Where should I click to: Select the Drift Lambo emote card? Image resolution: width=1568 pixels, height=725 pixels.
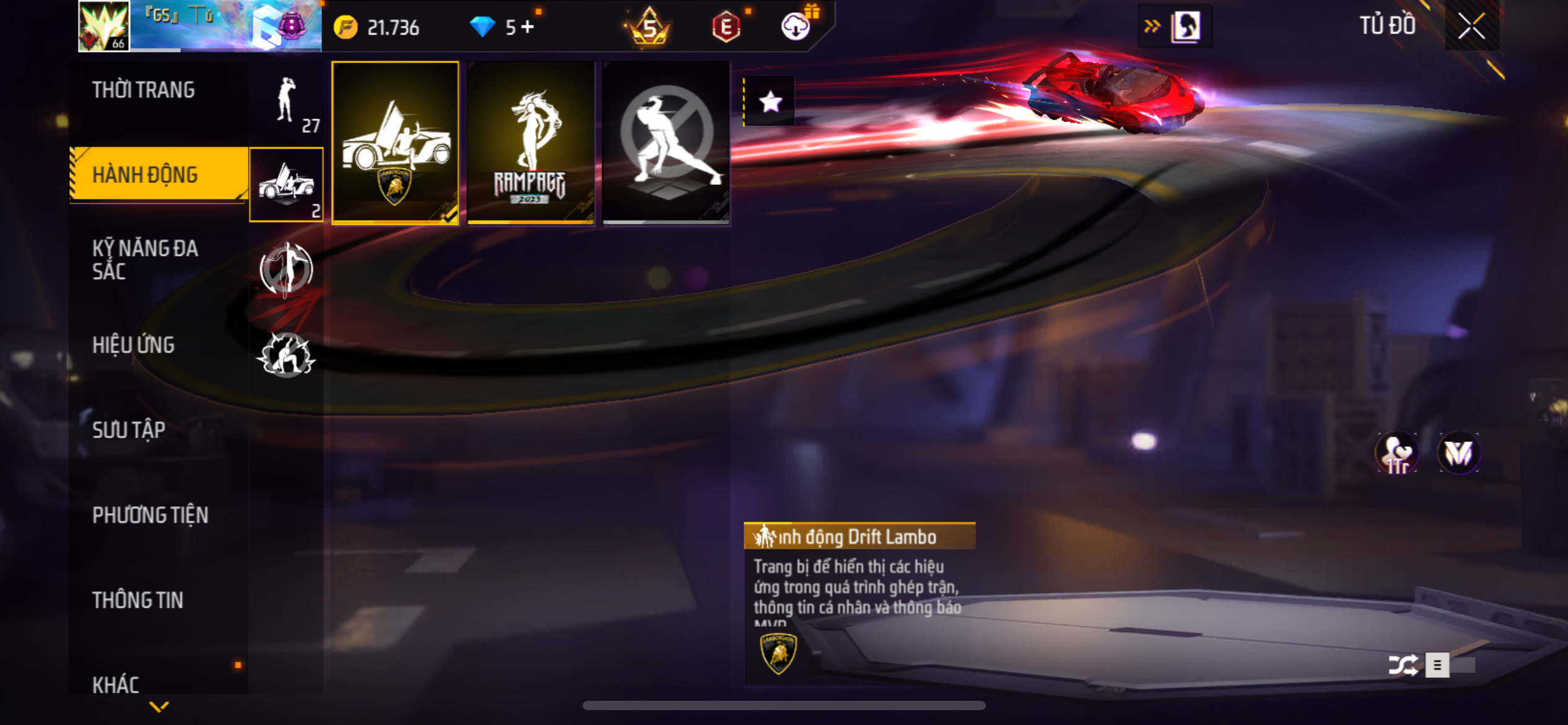pos(395,143)
